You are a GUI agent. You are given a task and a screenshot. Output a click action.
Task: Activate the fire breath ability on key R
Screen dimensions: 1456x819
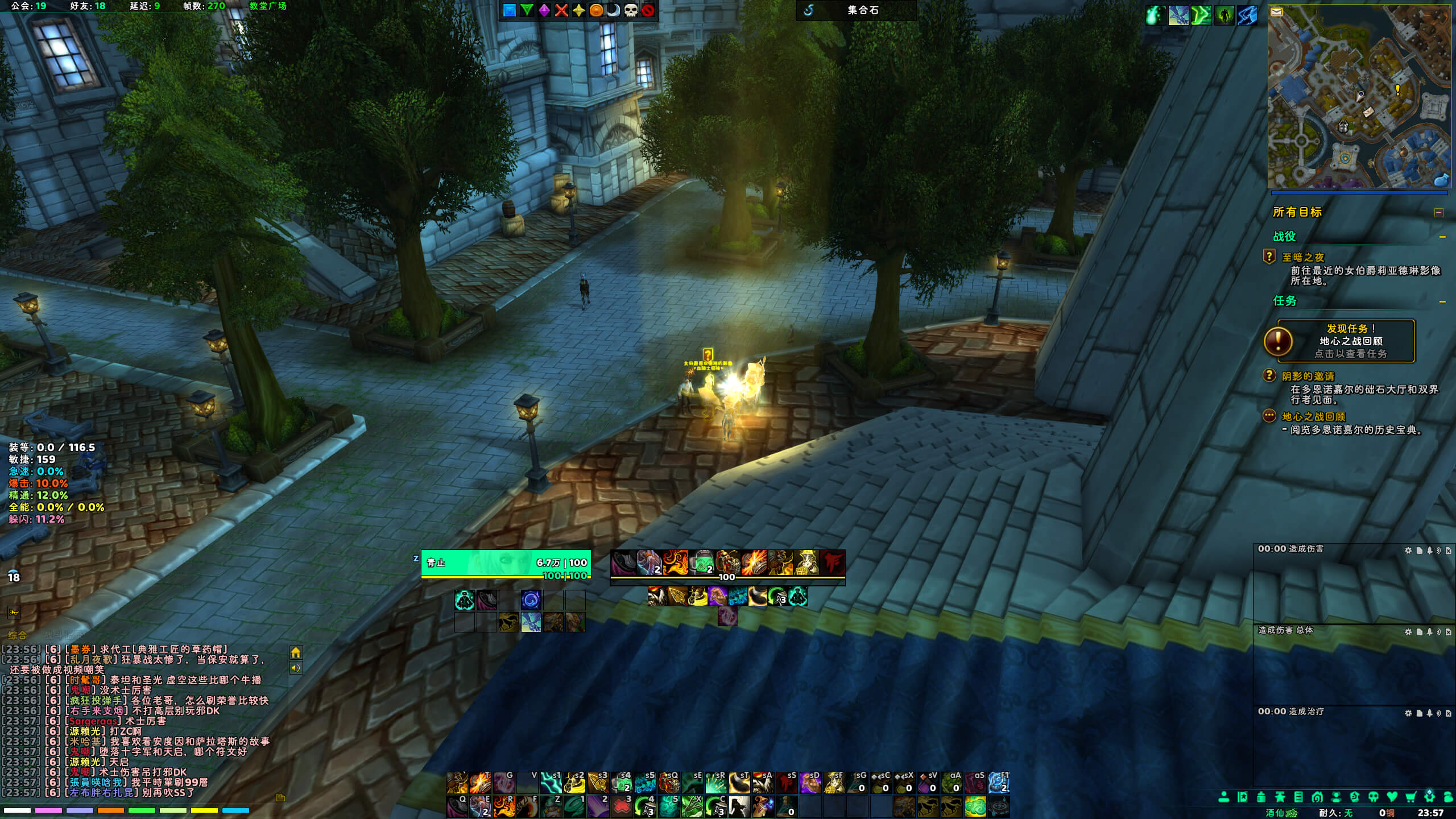pyautogui.click(x=504, y=806)
